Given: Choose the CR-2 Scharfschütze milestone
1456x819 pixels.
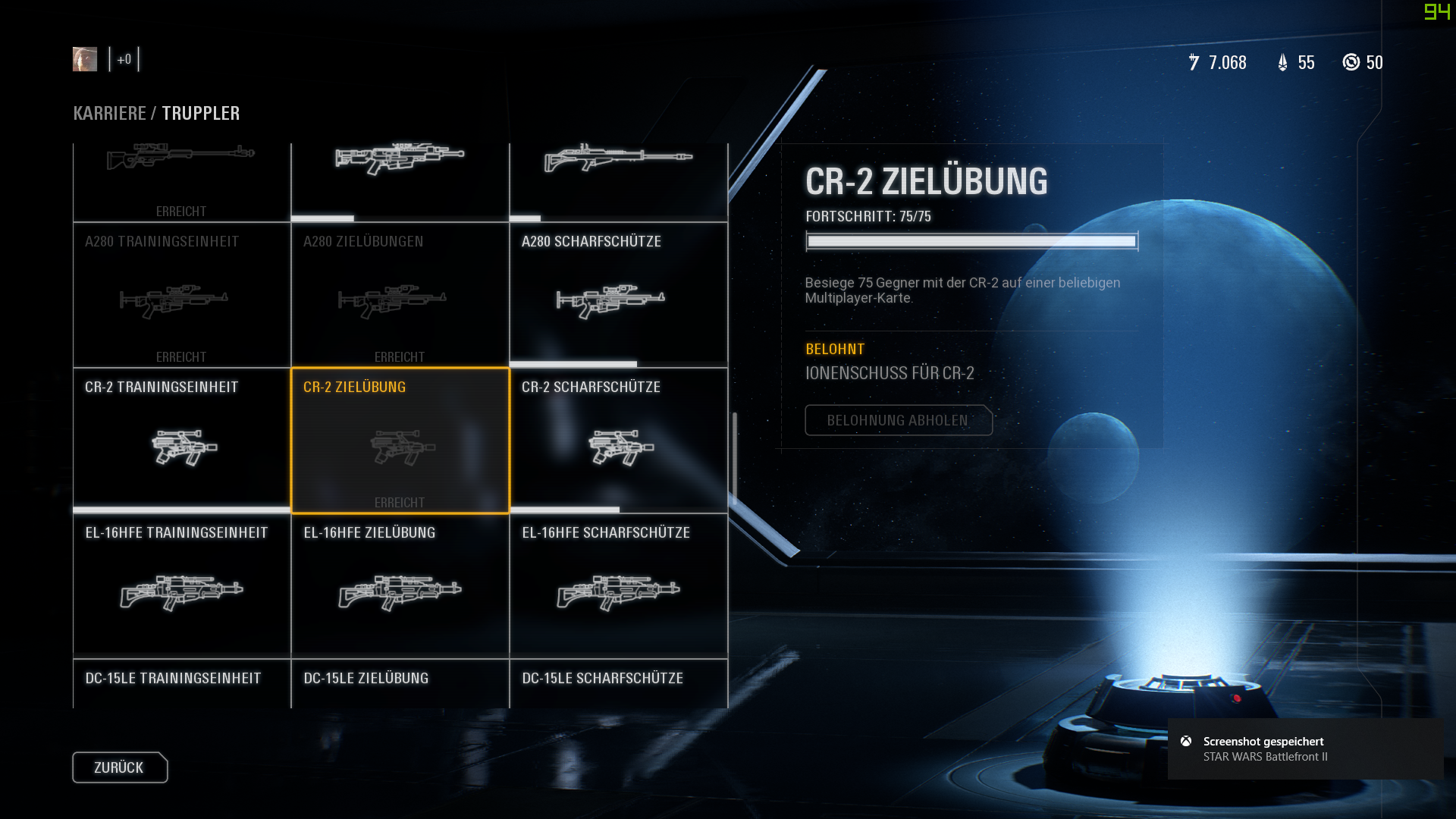Looking at the screenshot, I should (618, 441).
